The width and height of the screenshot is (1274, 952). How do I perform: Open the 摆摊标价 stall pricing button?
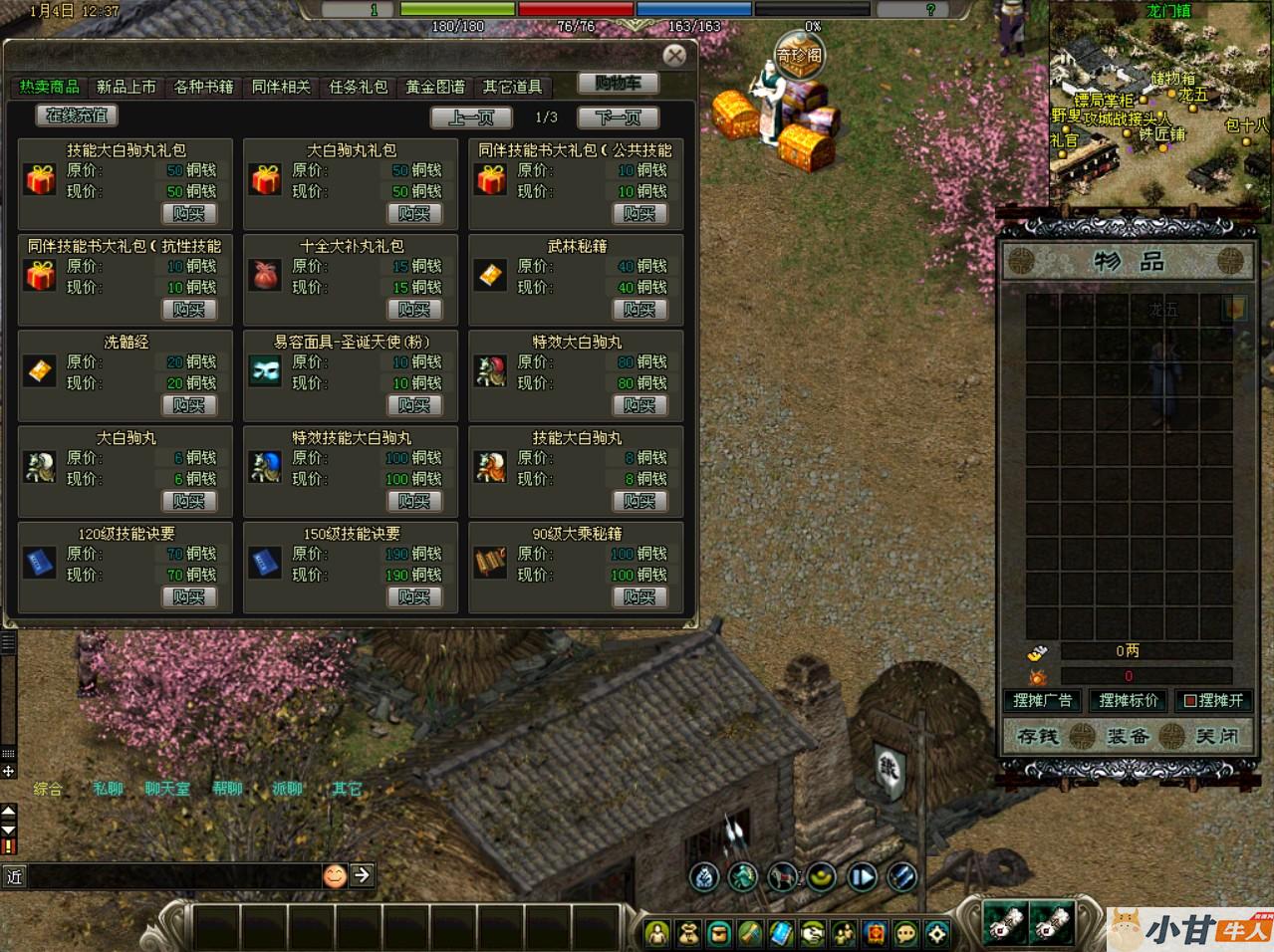pyautogui.click(x=1129, y=700)
